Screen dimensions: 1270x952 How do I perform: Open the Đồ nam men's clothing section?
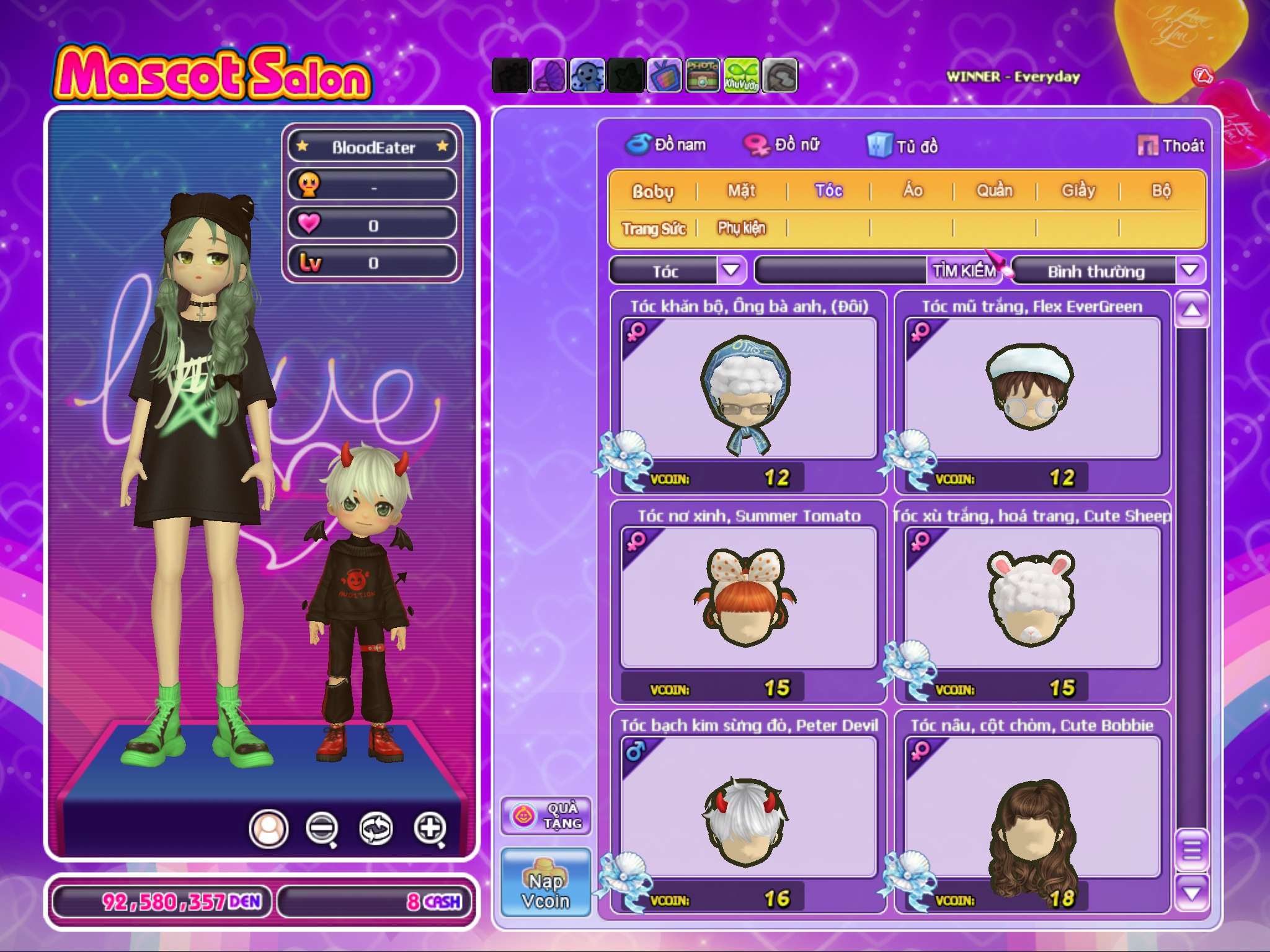(x=666, y=145)
